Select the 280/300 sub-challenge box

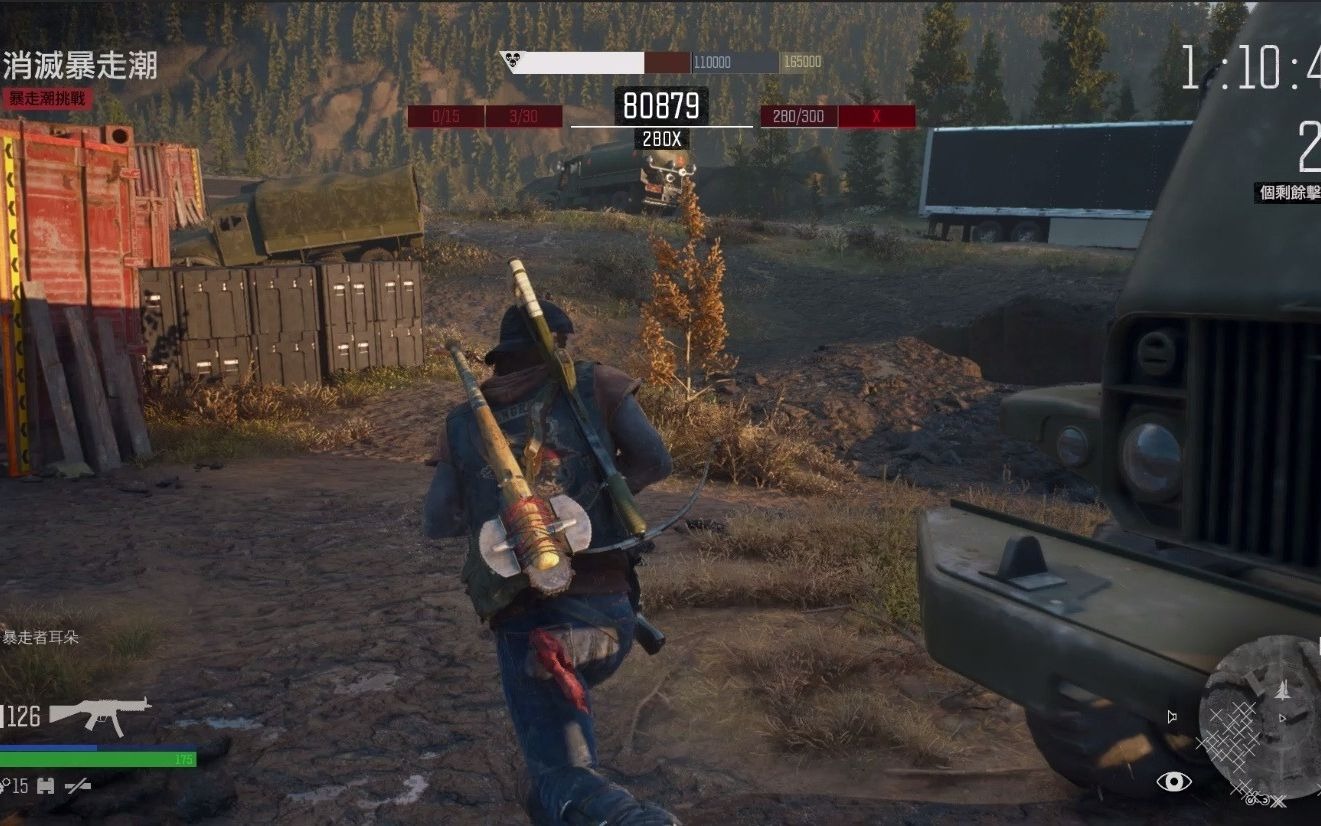click(x=798, y=116)
